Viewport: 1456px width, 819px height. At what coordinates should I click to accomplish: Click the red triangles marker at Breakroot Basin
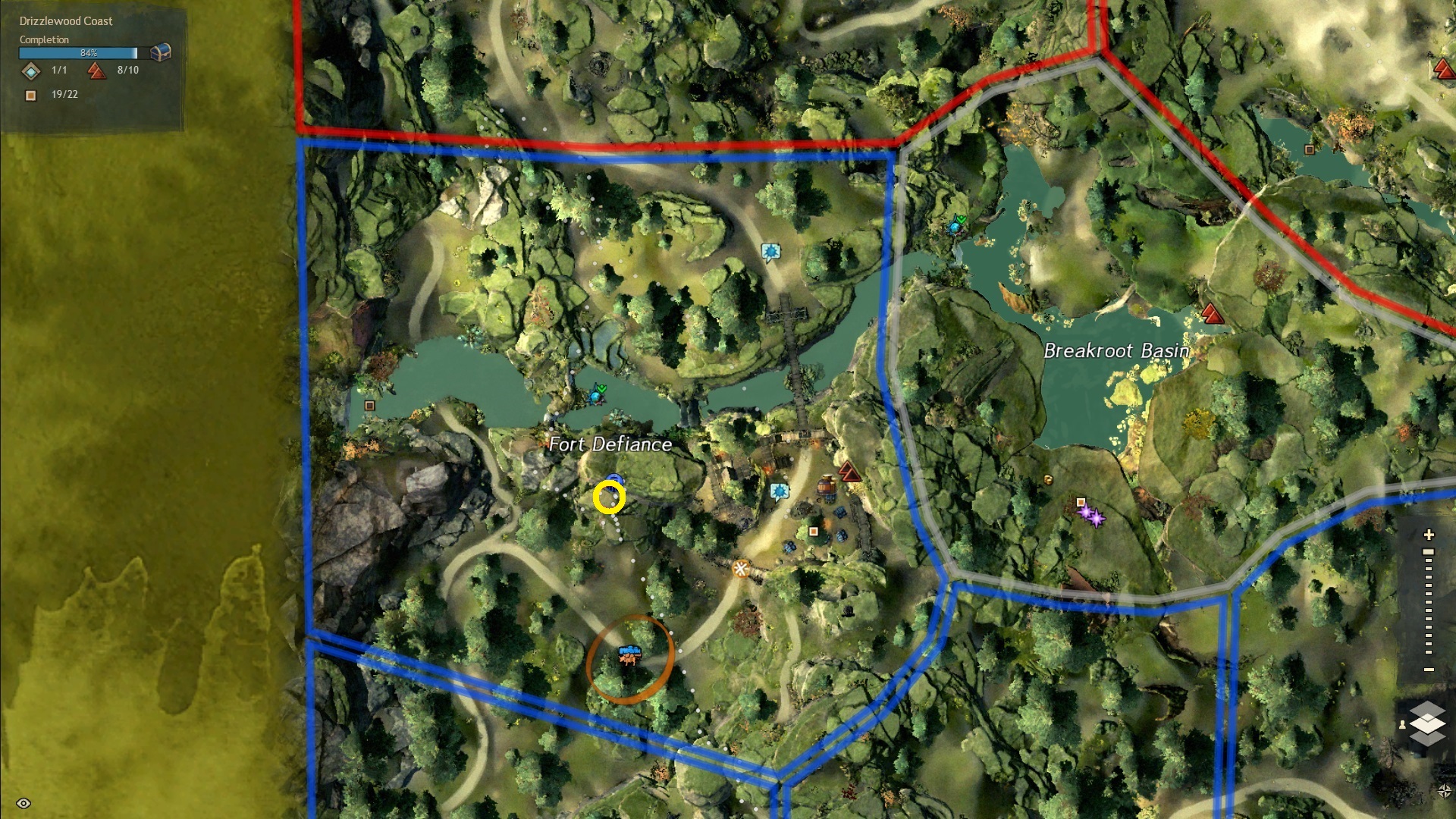click(x=1211, y=313)
